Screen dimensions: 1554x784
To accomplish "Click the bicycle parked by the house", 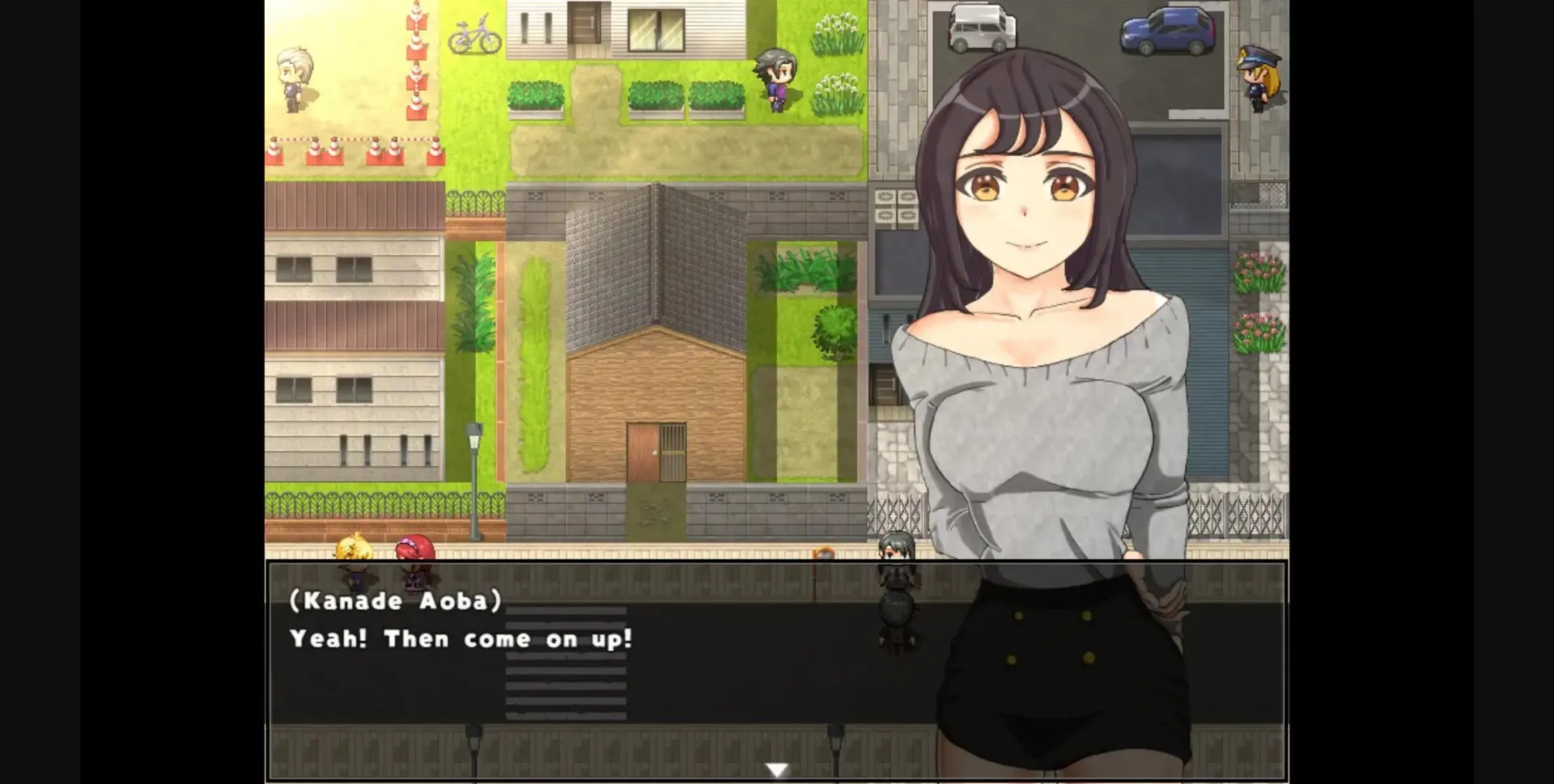I will coord(476,36).
